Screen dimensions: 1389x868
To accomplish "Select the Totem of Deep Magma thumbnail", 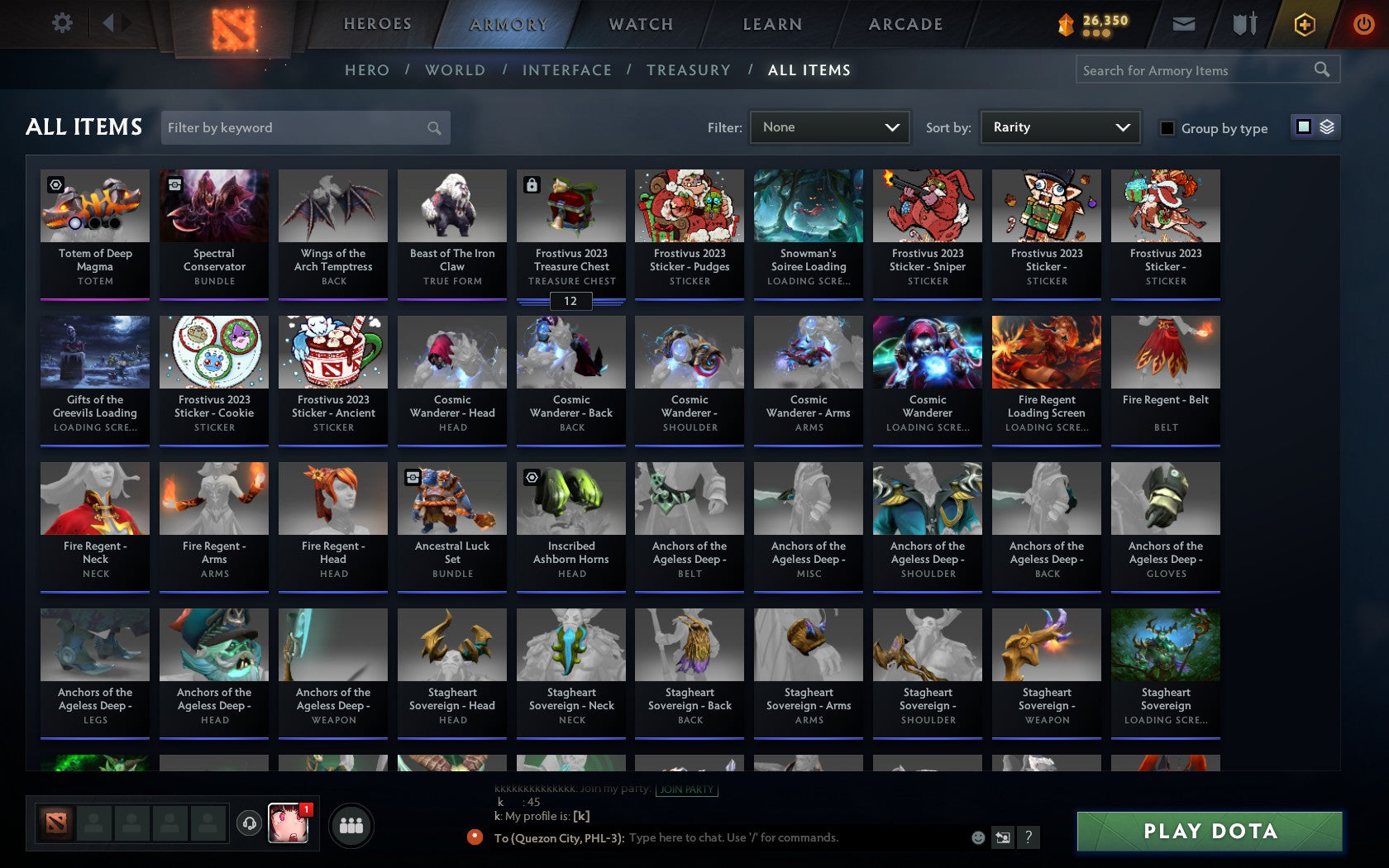I will (95, 207).
